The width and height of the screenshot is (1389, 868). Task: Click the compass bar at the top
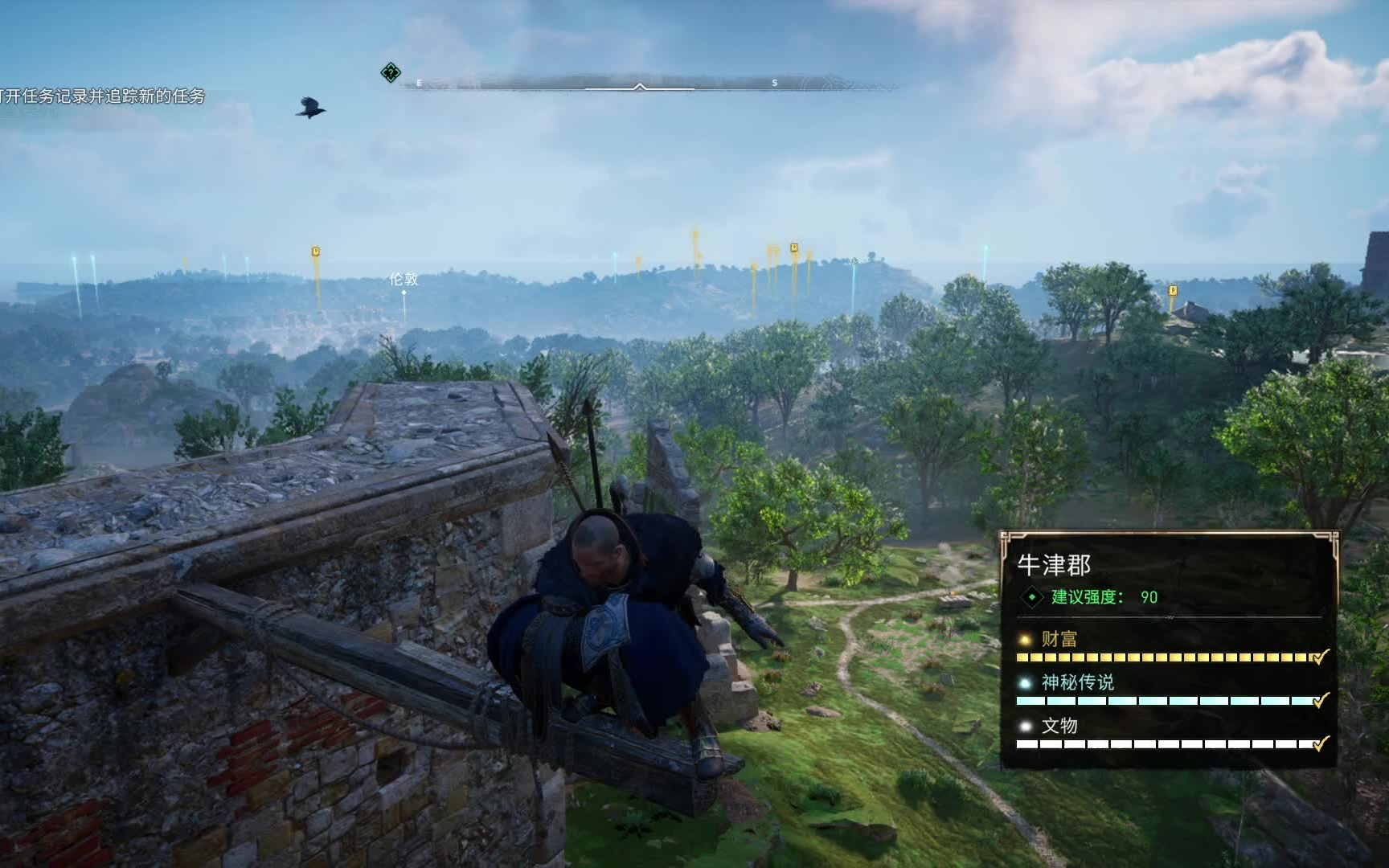pyautogui.click(x=639, y=84)
